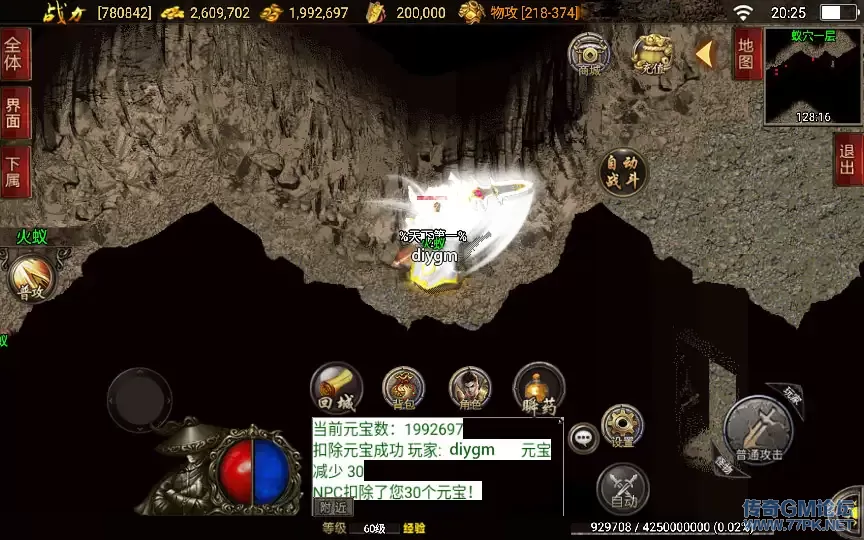The height and width of the screenshot is (540, 864).
Task: Use the 瞬药 instant potion
Action: point(538,389)
